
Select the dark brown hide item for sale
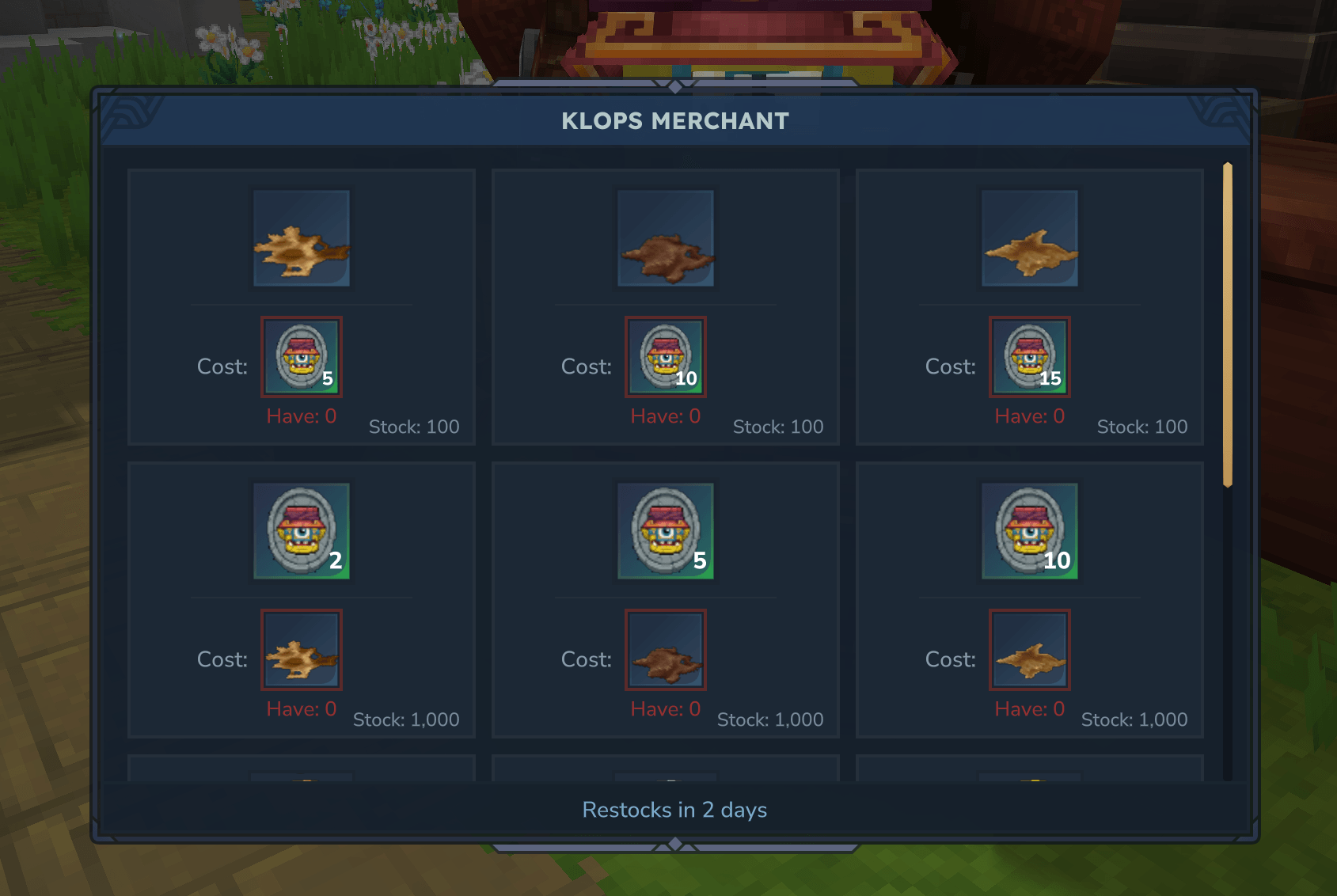(x=666, y=238)
